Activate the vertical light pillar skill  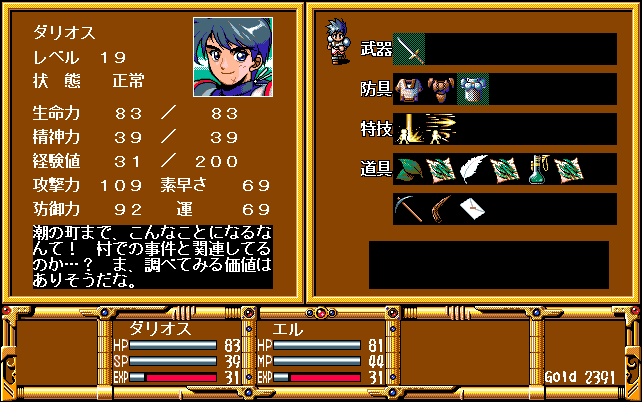[x=409, y=129]
